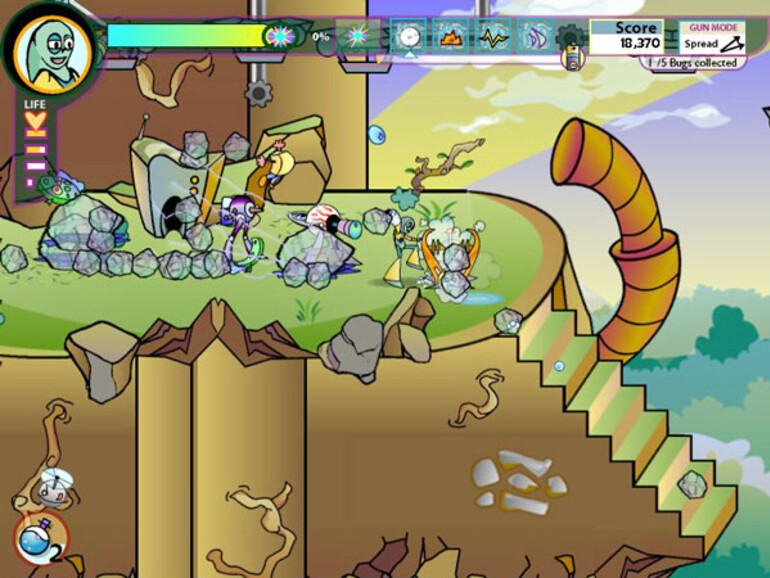
Task: Open the Bugs collected tracker
Action: pos(691,63)
